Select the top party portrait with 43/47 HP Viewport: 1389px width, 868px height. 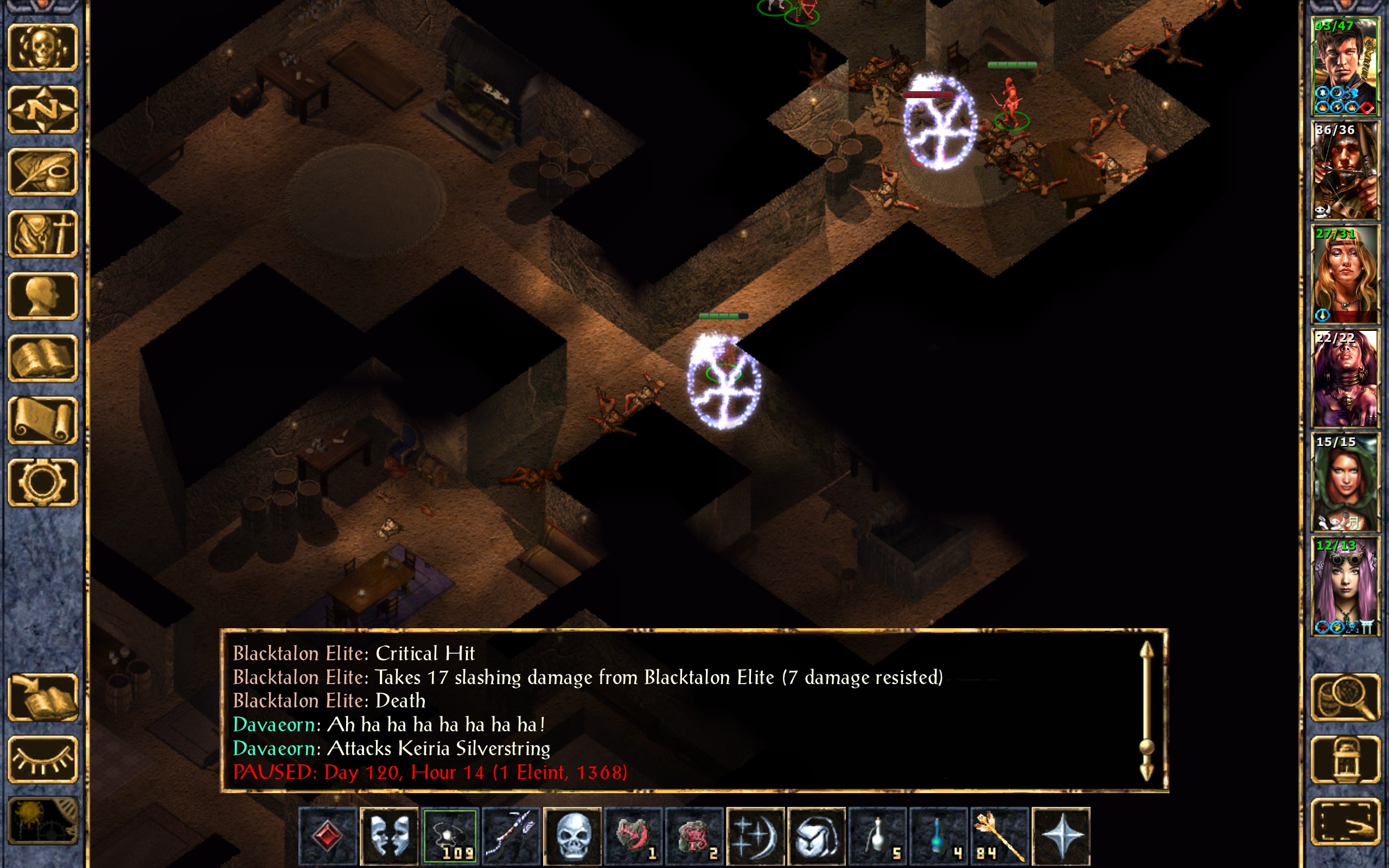click(1344, 67)
